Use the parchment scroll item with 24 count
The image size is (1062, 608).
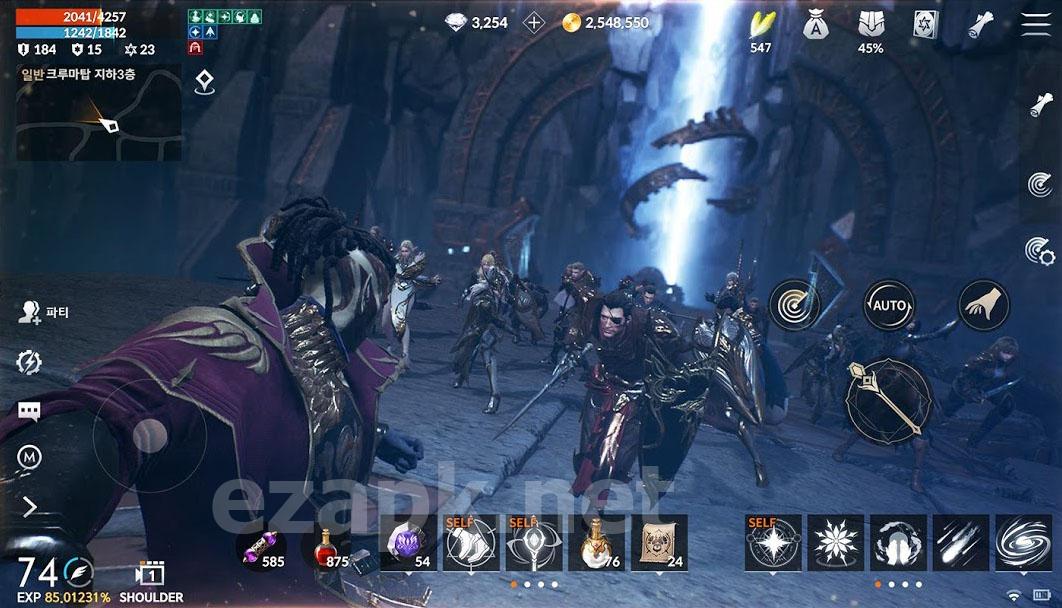[658, 543]
